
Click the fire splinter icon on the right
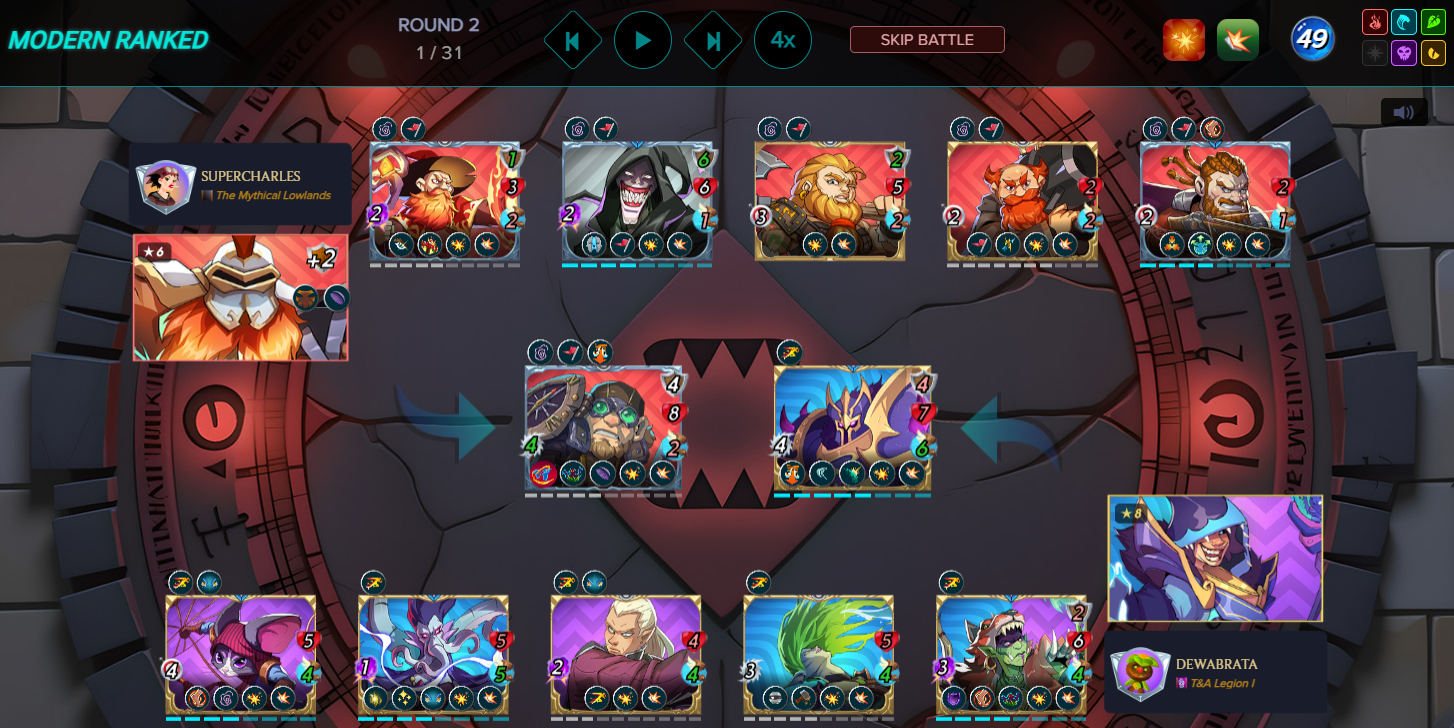click(1375, 21)
